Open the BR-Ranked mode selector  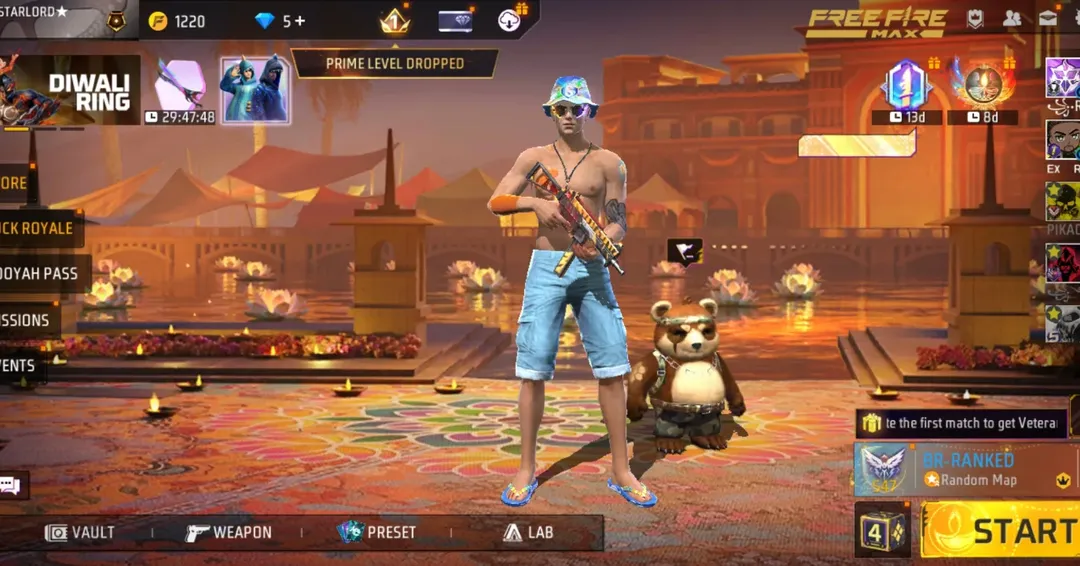[965, 469]
